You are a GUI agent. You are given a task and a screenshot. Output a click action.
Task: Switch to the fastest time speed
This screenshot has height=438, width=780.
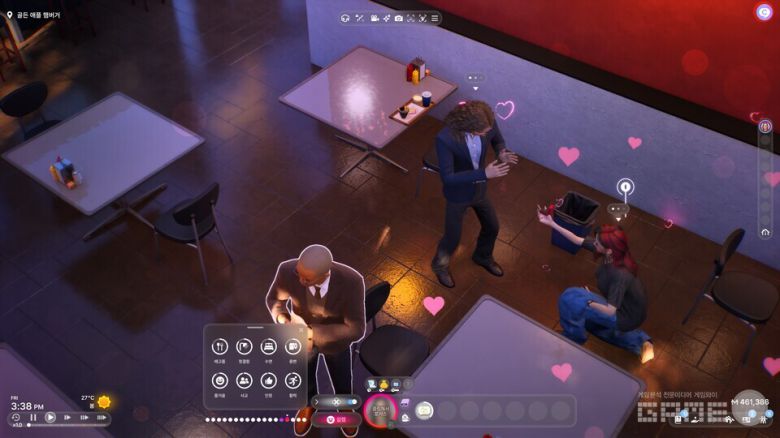click(x=99, y=418)
